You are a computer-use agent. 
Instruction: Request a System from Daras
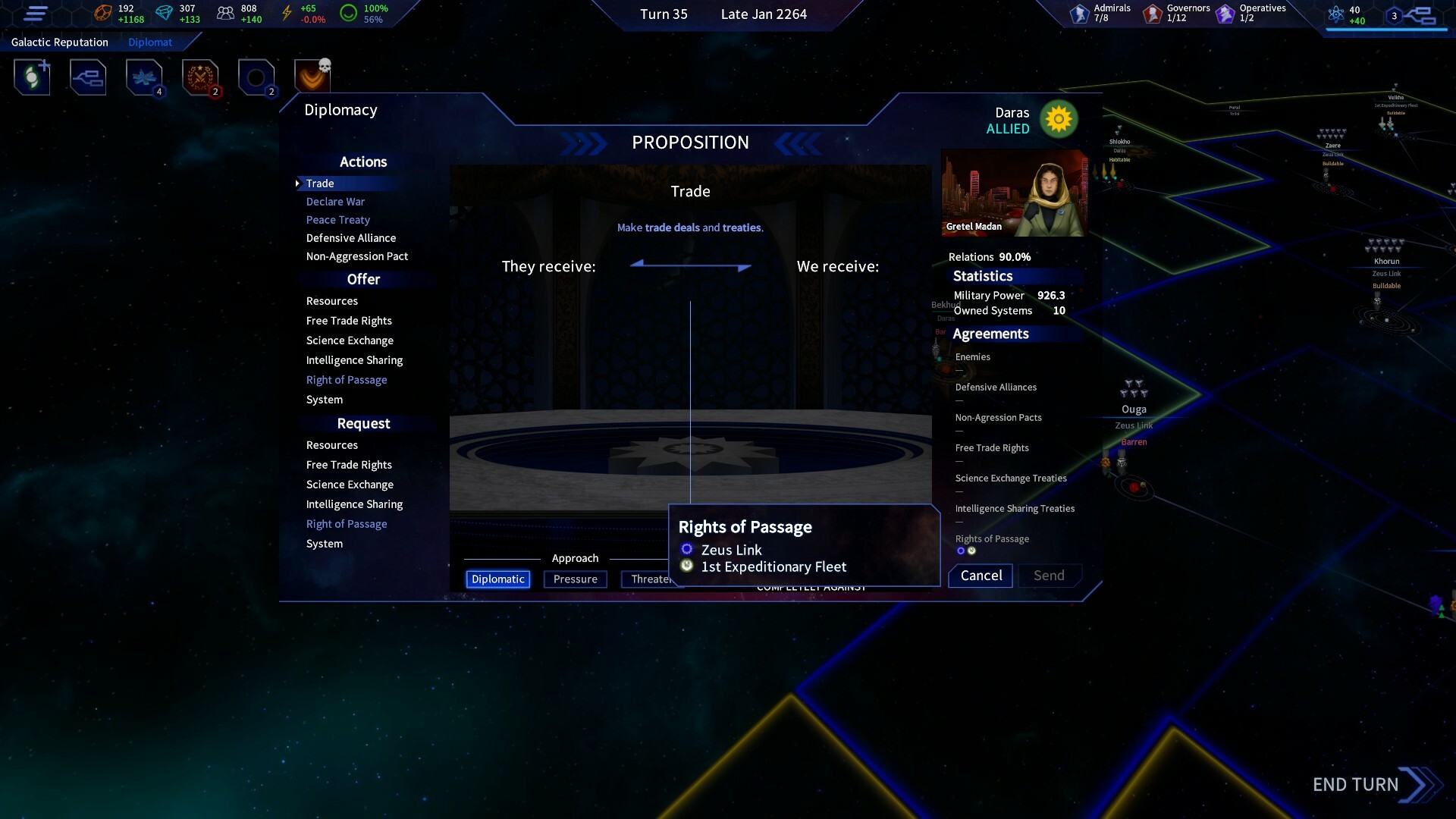[x=325, y=544]
